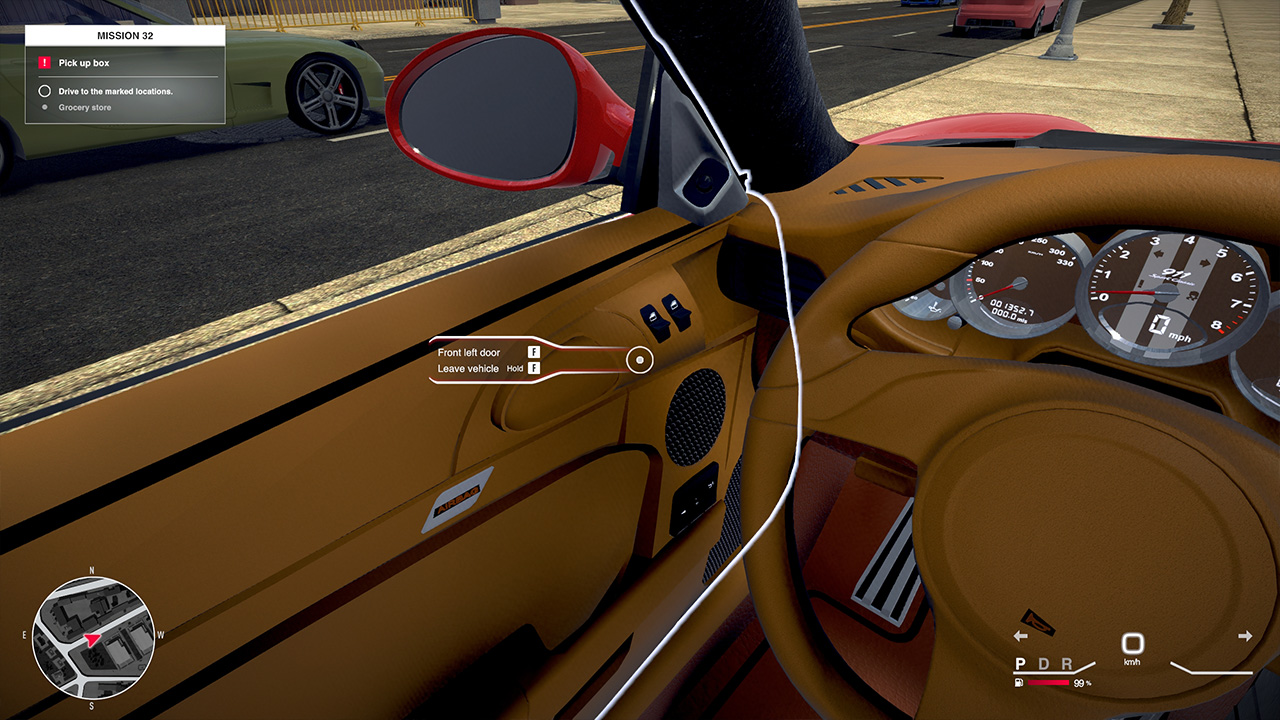Click the Park gear letter P
The height and width of the screenshot is (720, 1280).
tap(1020, 663)
